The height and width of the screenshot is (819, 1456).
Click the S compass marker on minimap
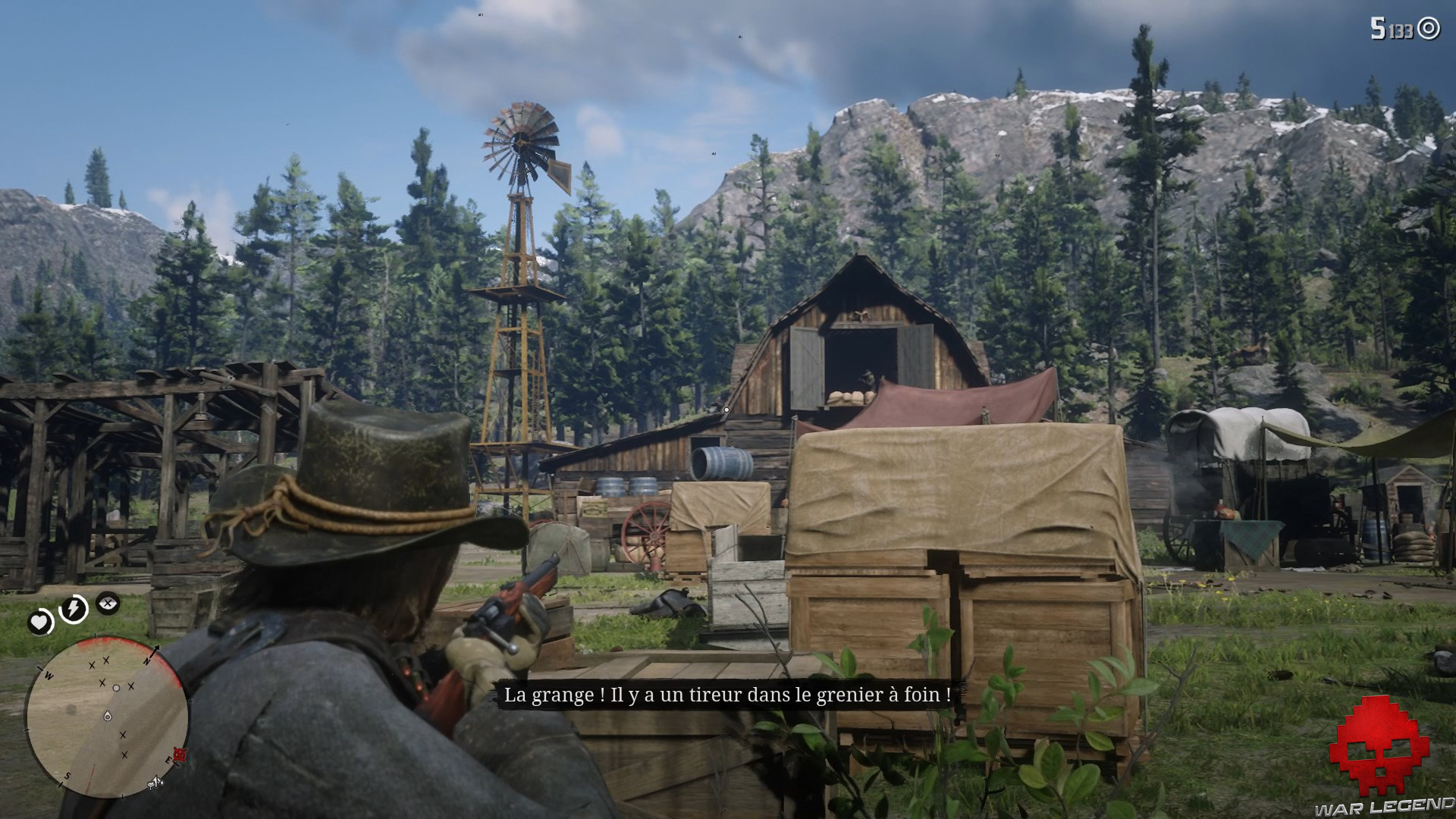(67, 776)
